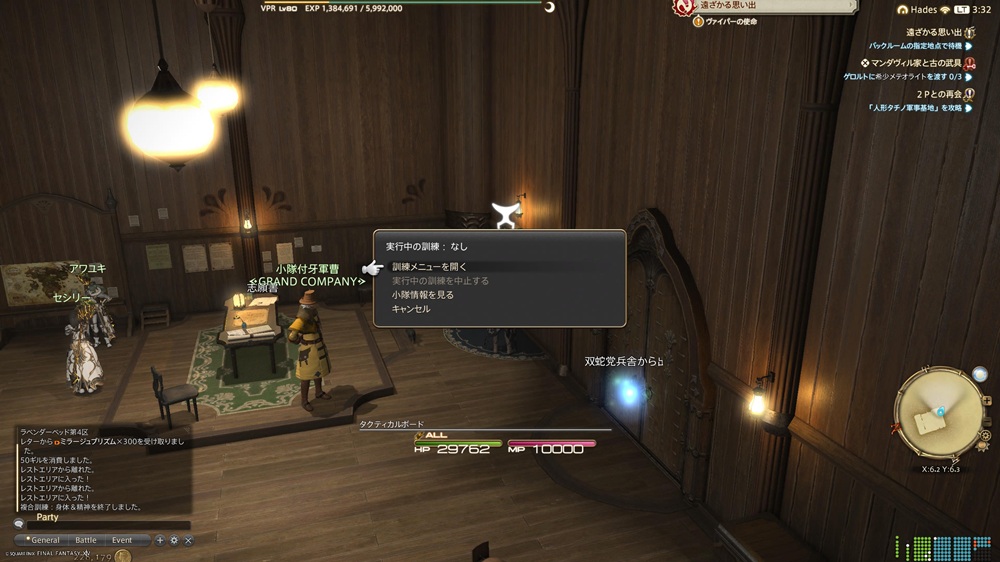Click the circular minimap

938,413
